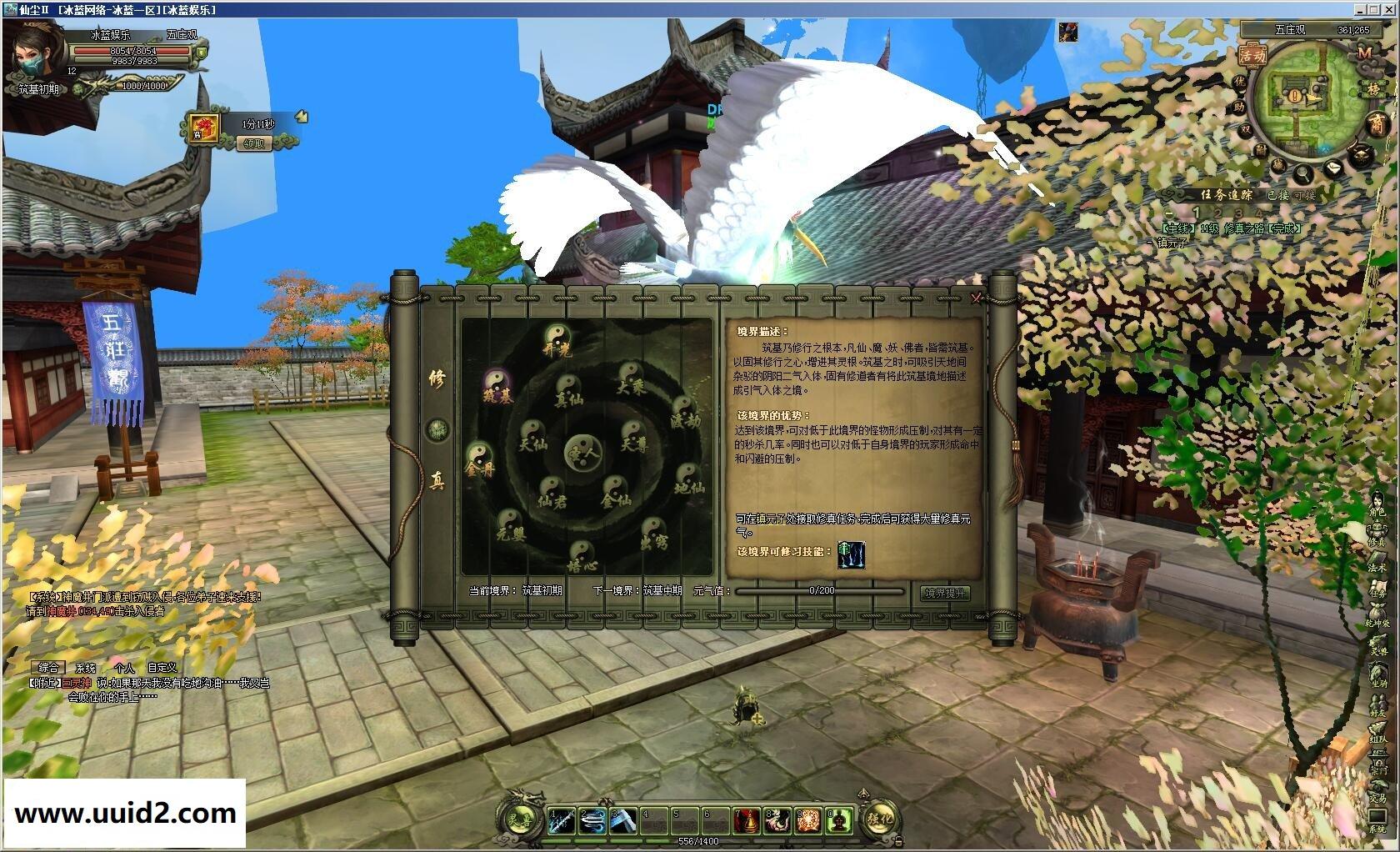Screen dimensions: 1400x852
Task: Activate the meditation skill in slot 0
Action: 840,820
